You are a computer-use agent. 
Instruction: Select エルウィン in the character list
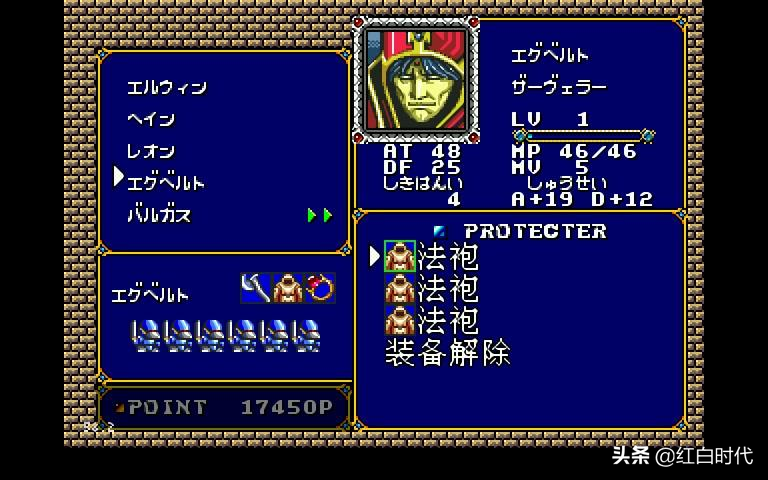point(166,88)
